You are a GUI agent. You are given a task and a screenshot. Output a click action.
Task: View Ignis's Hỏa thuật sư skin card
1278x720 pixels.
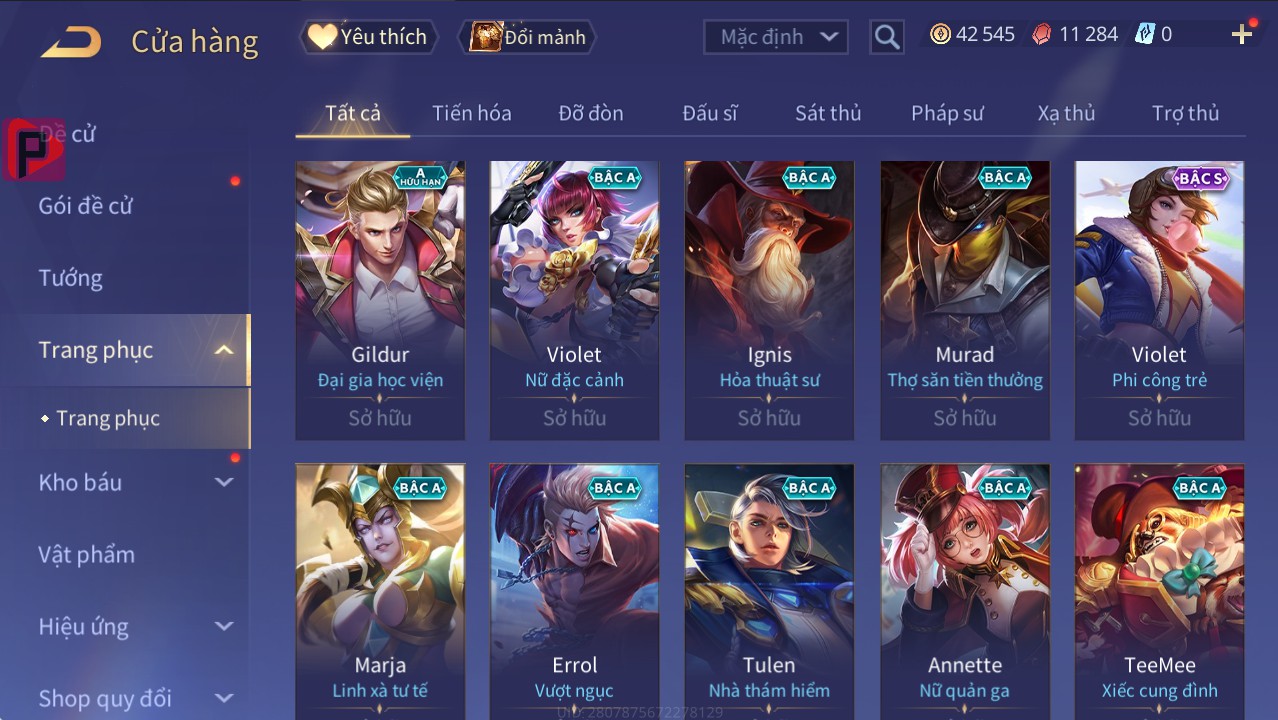[769, 300]
